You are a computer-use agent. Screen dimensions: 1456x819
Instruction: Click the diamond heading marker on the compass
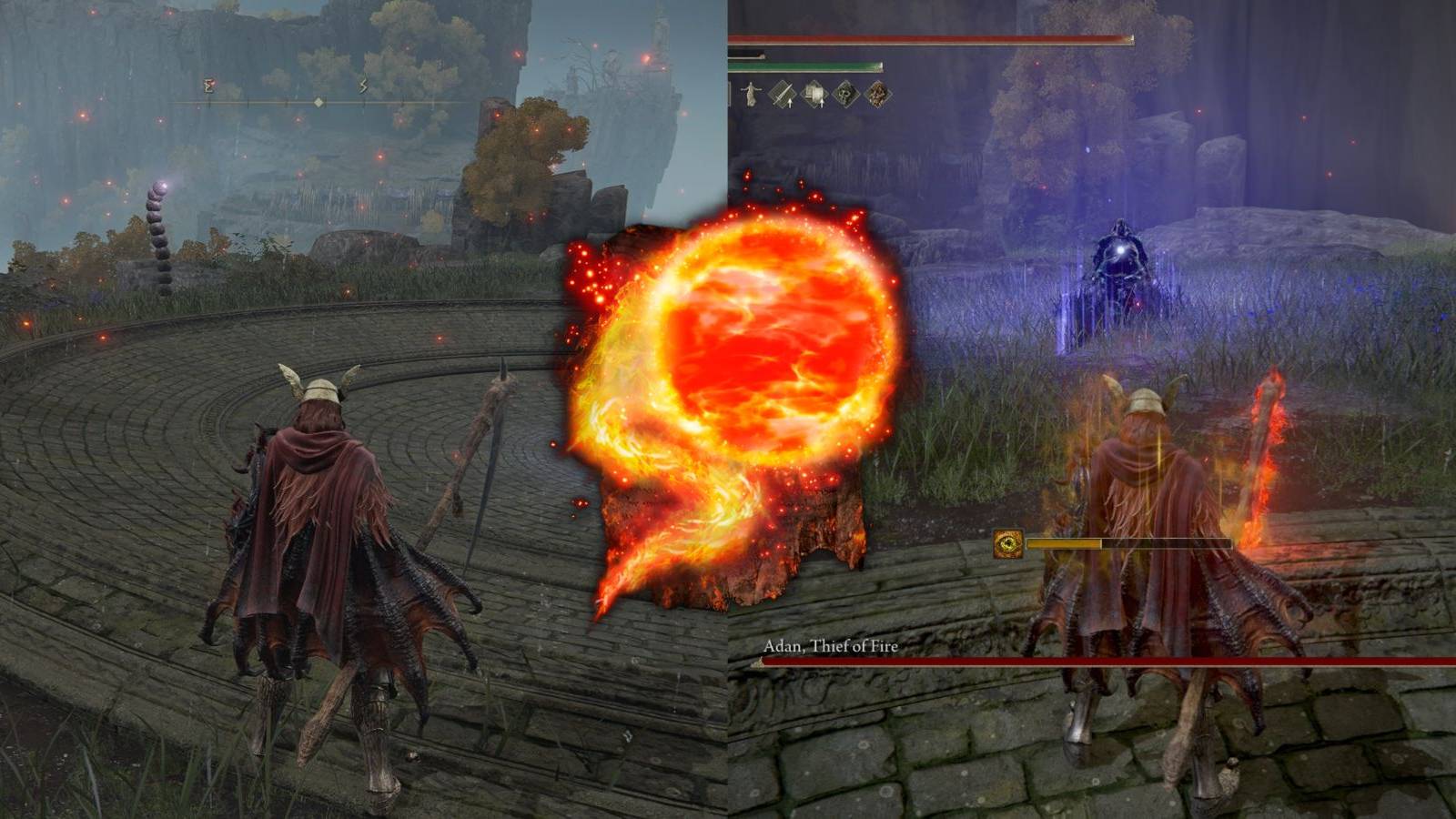coord(319,102)
